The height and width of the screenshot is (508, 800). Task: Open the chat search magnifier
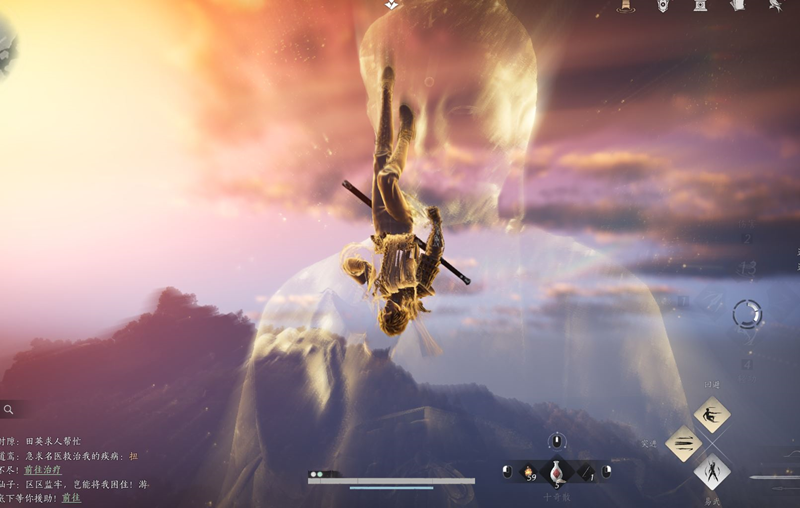[x=8, y=409]
